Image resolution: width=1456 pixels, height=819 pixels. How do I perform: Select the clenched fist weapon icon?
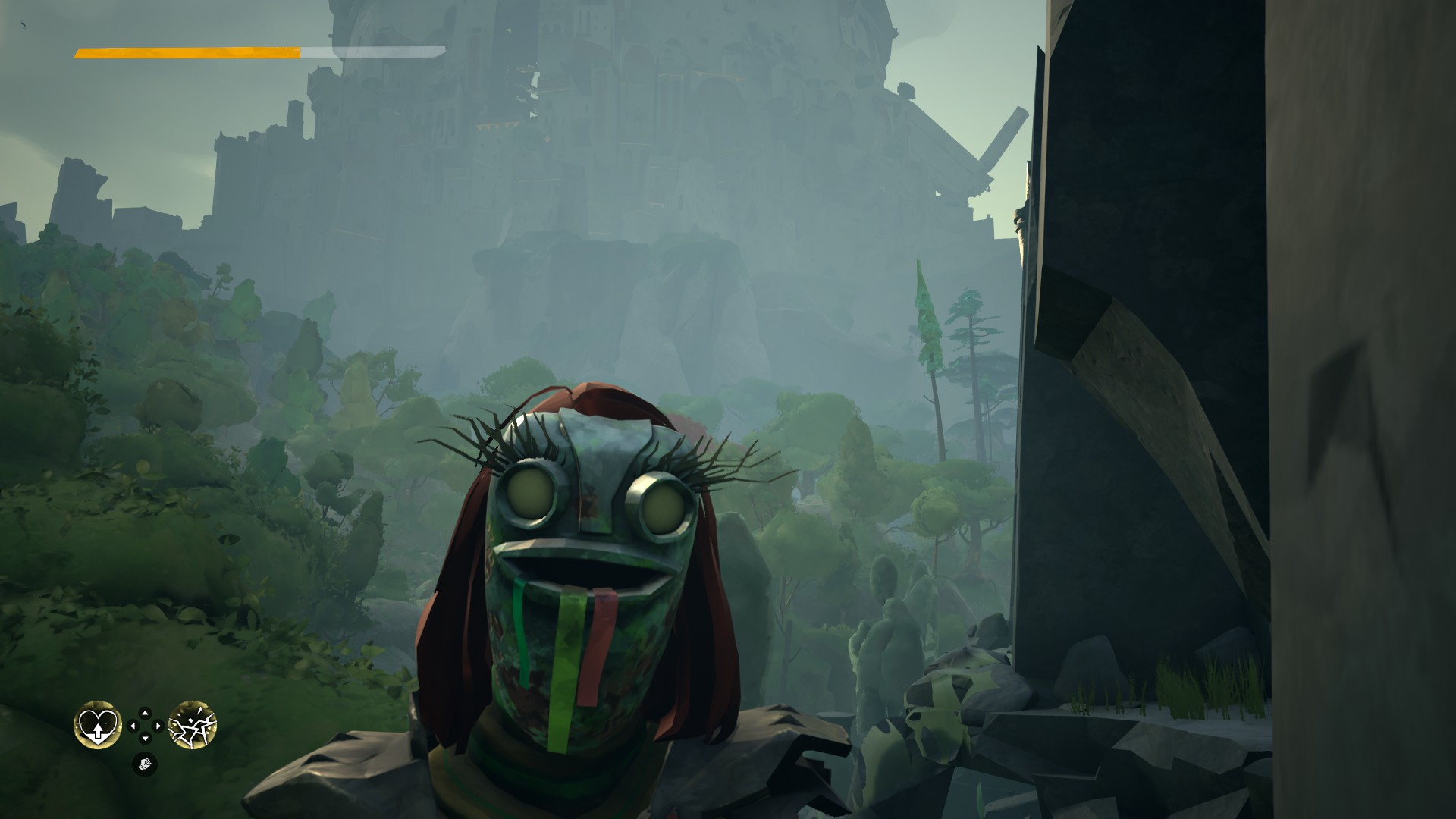pyautogui.click(x=145, y=764)
